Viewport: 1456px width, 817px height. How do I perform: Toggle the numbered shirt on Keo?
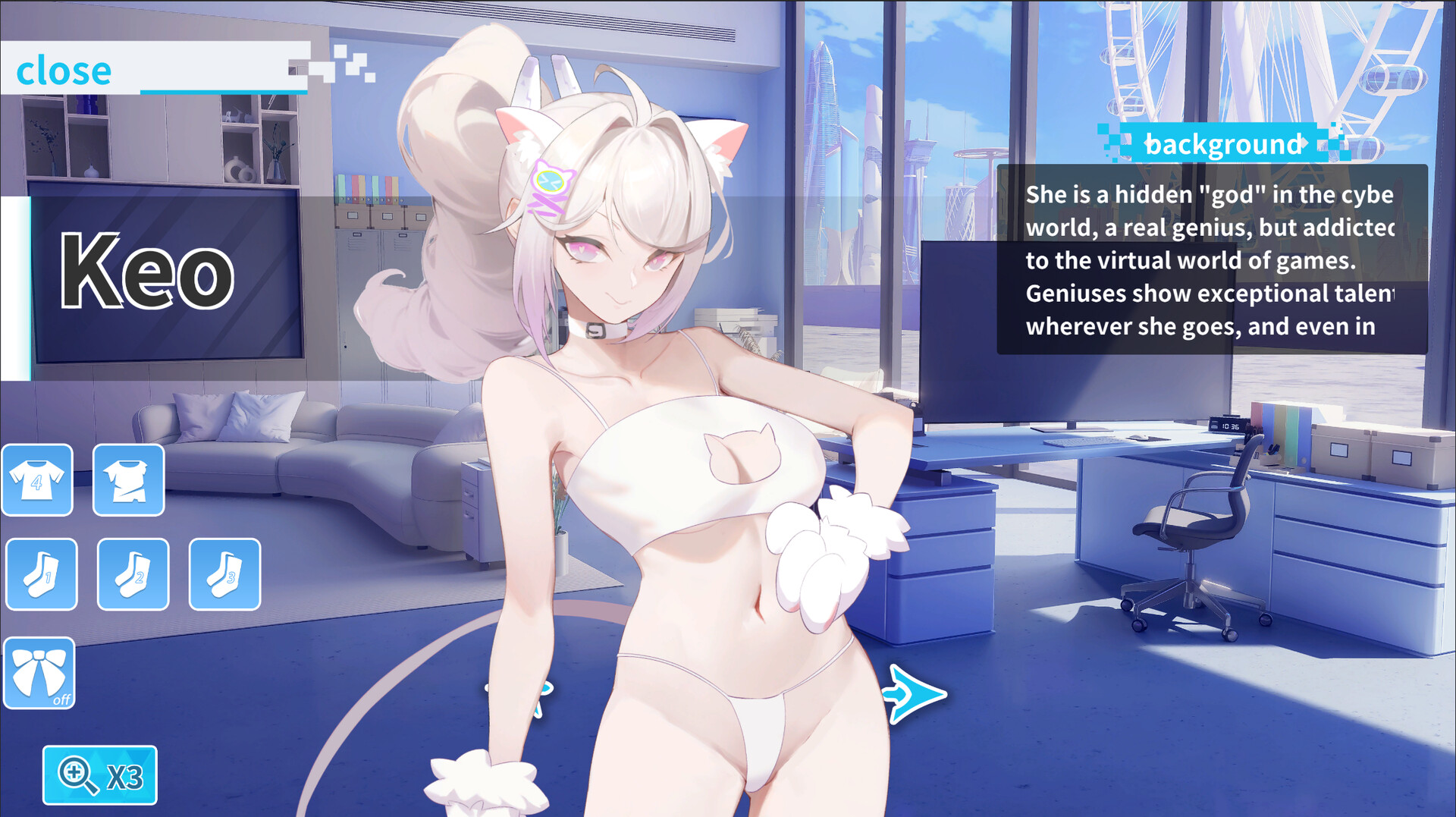tap(37, 479)
